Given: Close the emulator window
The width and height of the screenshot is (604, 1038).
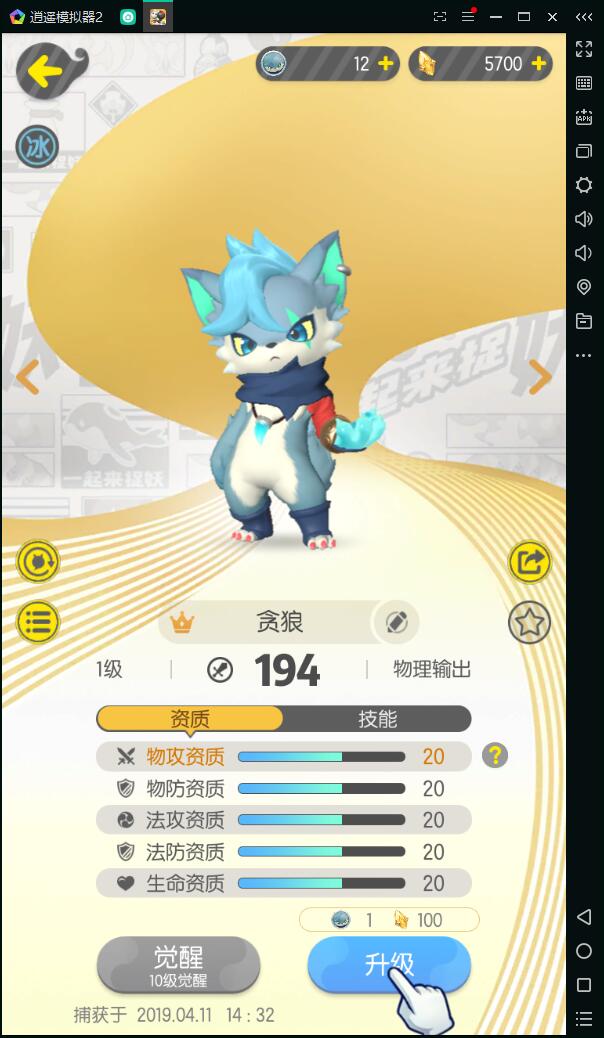Looking at the screenshot, I should pyautogui.click(x=552, y=17).
